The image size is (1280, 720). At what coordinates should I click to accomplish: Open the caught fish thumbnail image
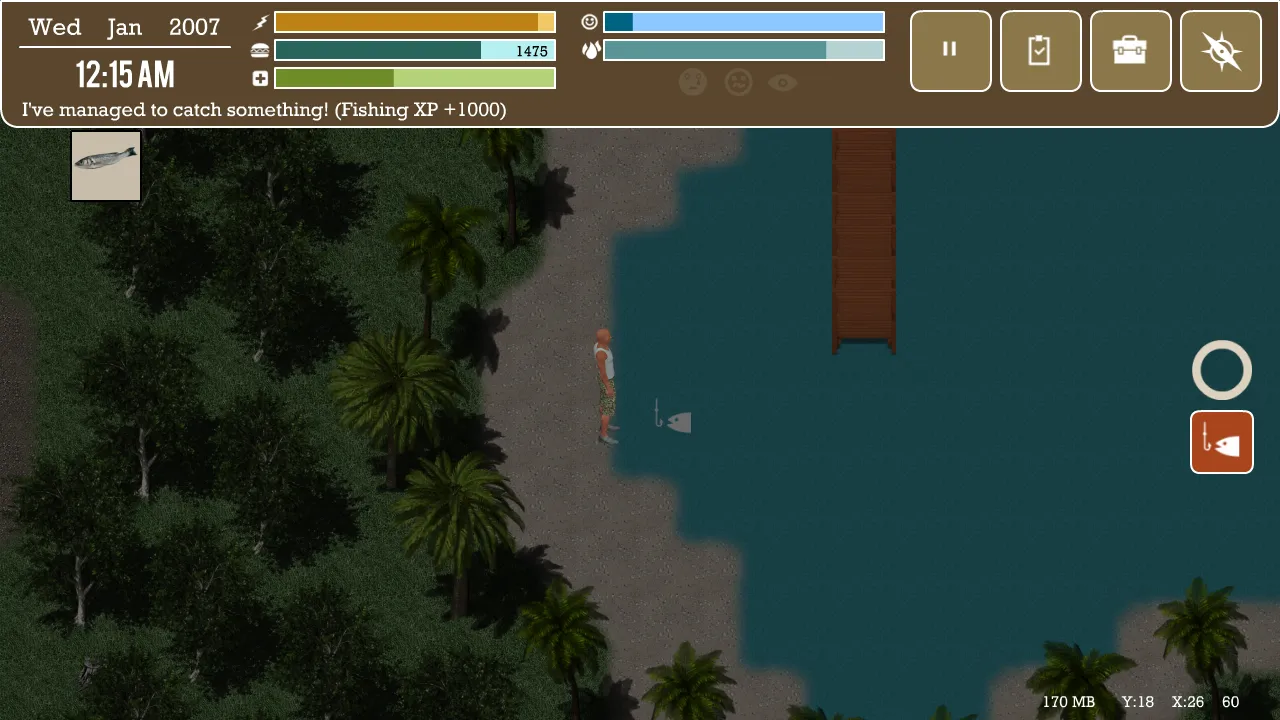click(106, 165)
